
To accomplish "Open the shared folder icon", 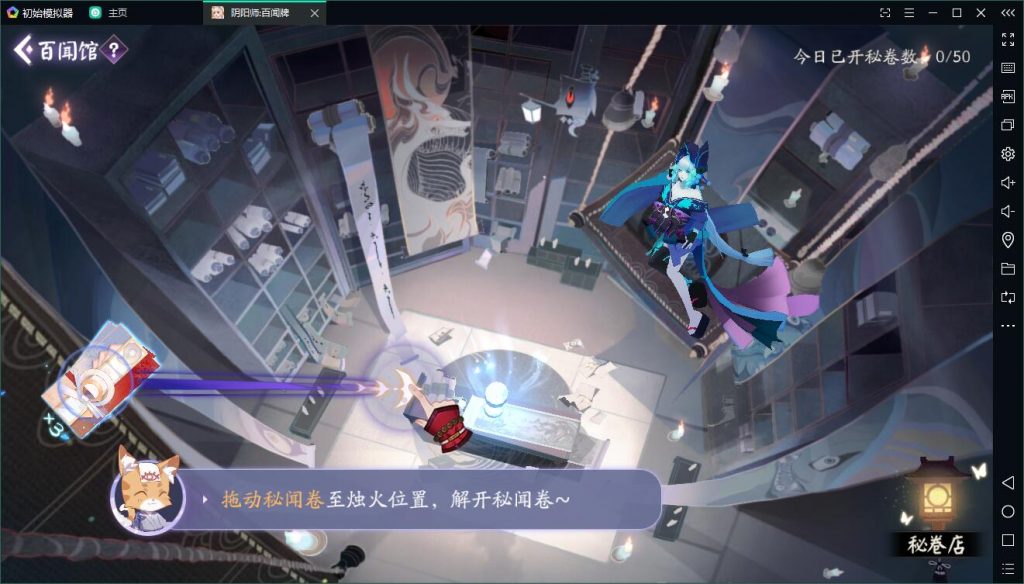I will (x=1007, y=269).
